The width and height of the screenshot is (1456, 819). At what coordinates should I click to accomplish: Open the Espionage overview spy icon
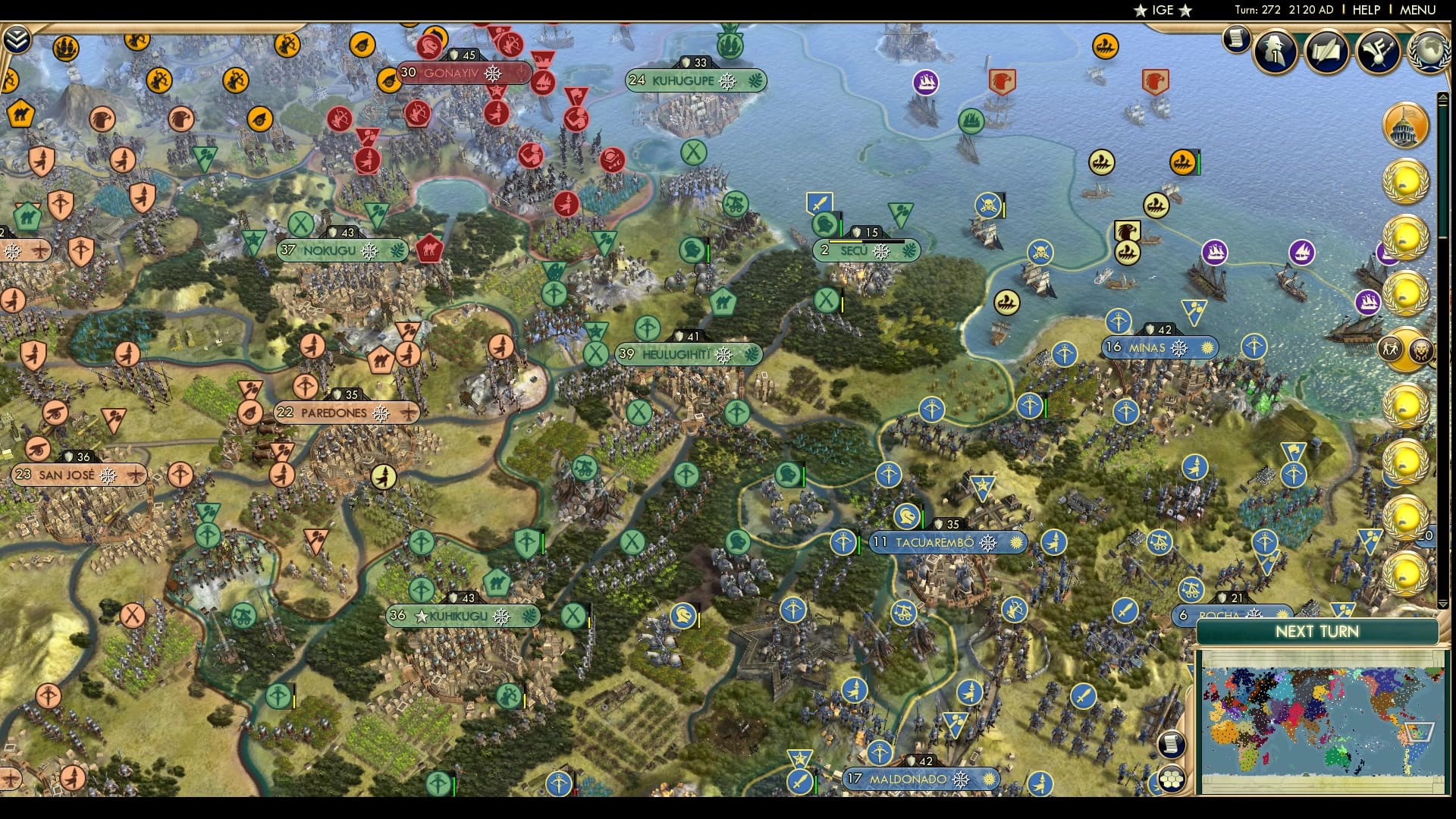tap(1274, 52)
